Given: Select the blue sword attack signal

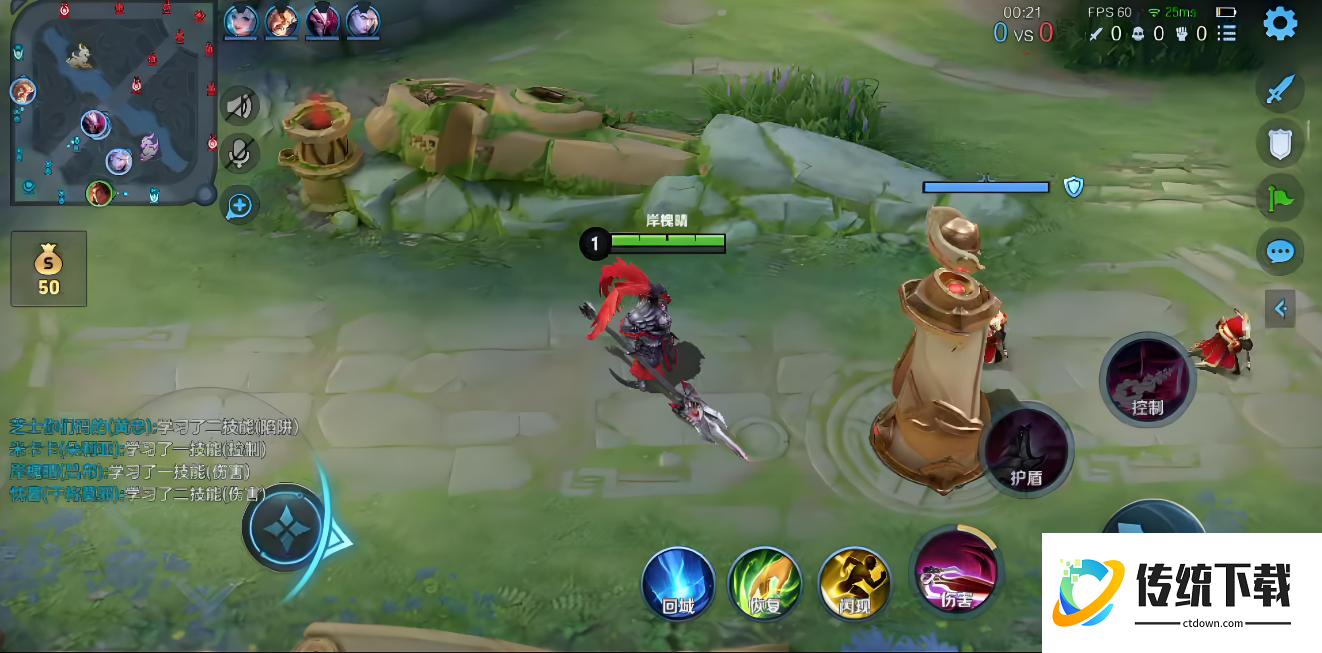Looking at the screenshot, I should [x=1280, y=90].
